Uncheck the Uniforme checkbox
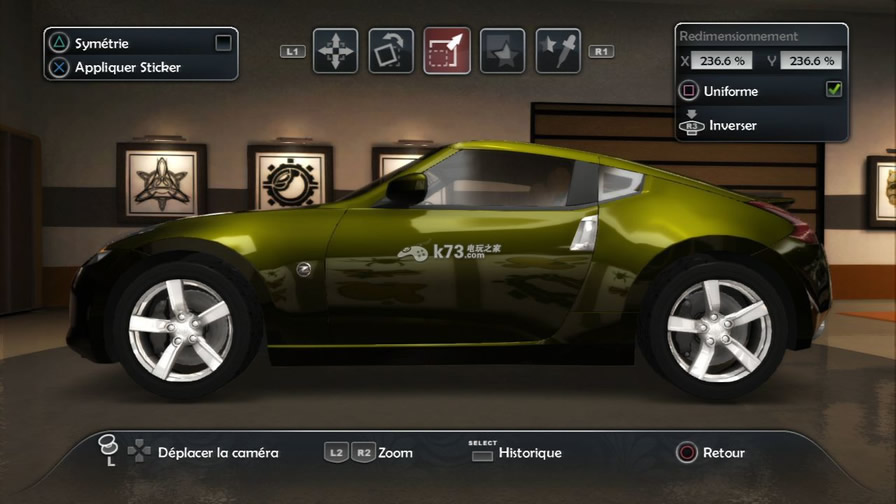 tap(833, 90)
